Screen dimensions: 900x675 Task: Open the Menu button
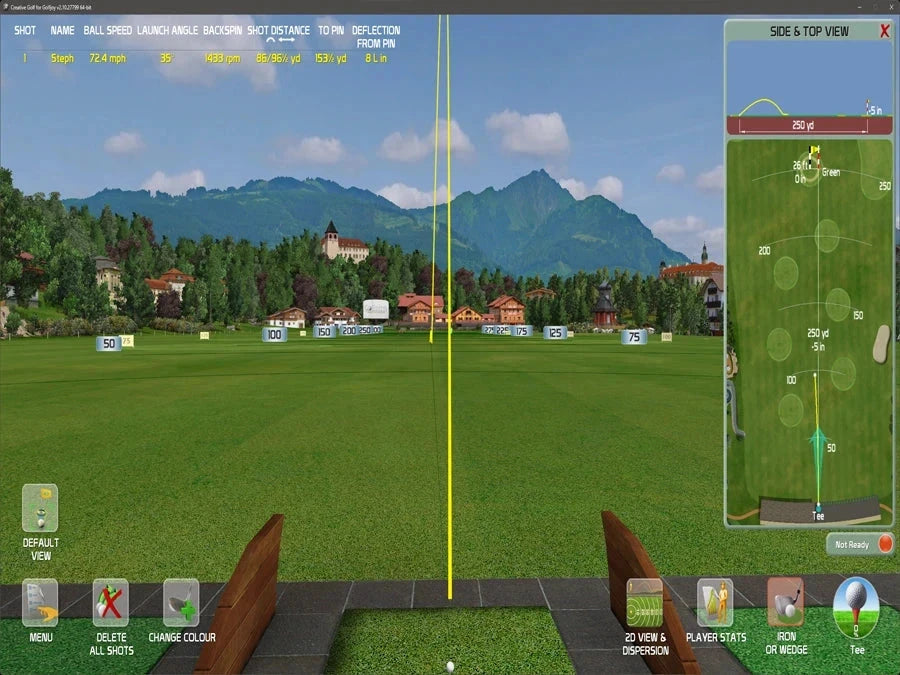(x=40, y=603)
